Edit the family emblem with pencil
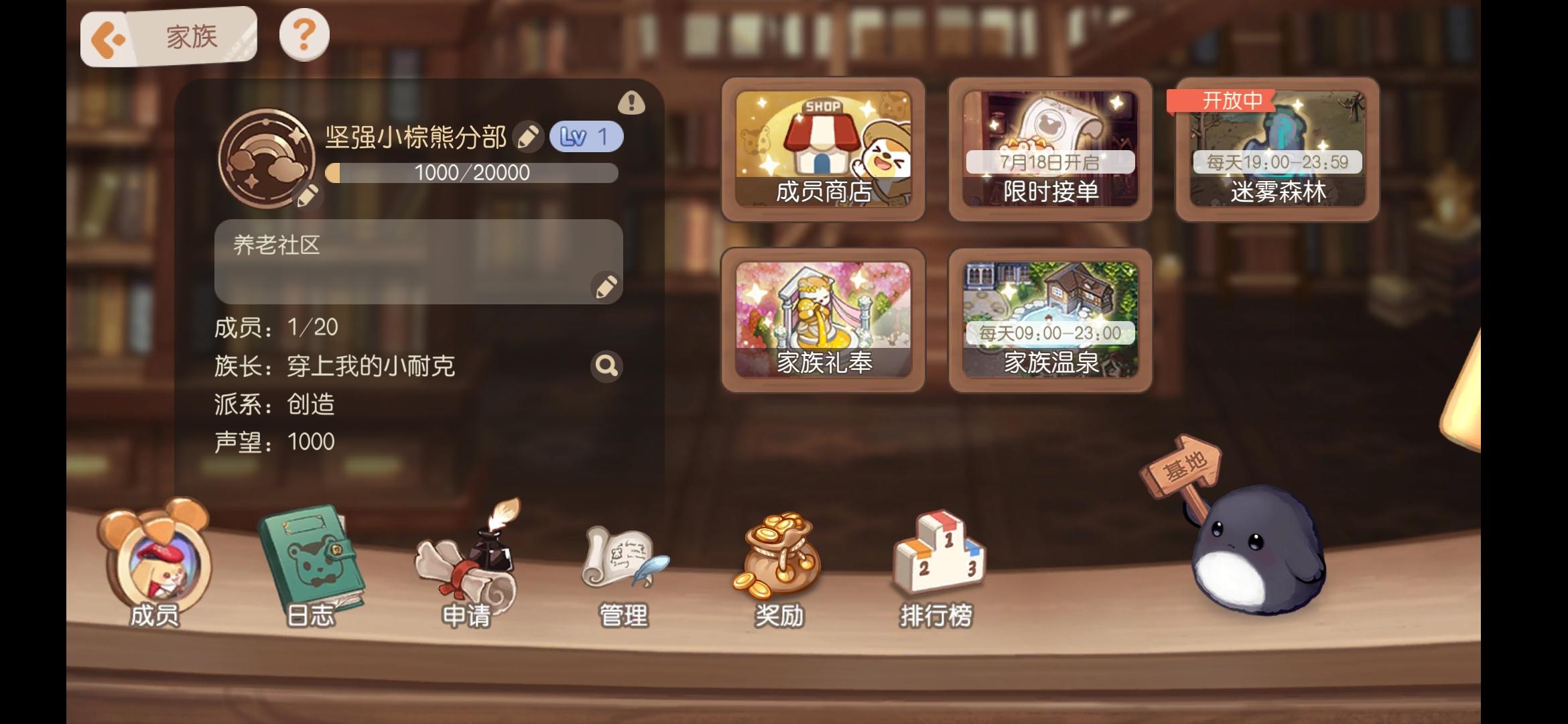The image size is (1568, 724). click(308, 197)
